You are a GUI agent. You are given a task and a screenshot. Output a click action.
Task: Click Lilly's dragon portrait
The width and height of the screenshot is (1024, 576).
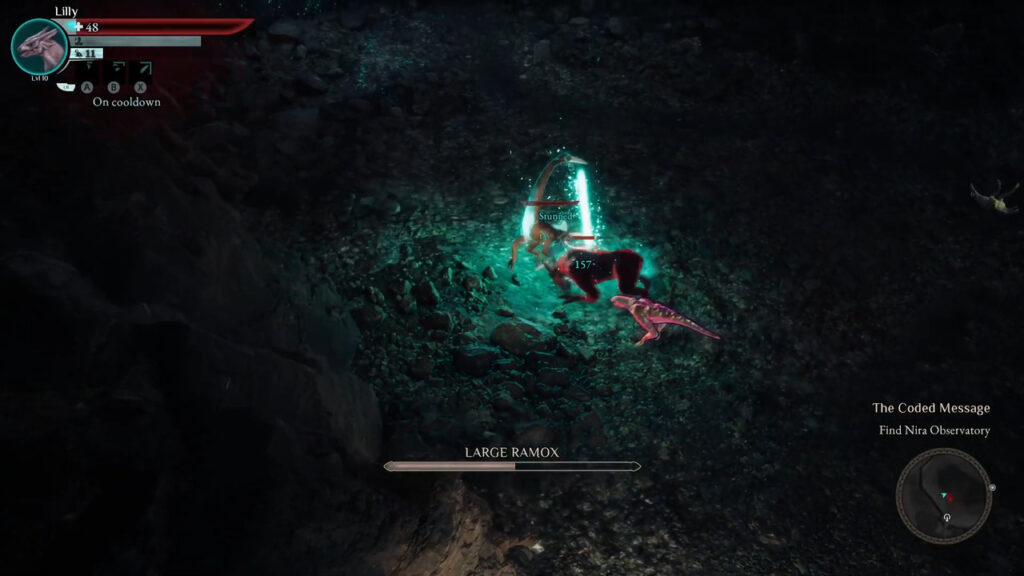coord(39,46)
